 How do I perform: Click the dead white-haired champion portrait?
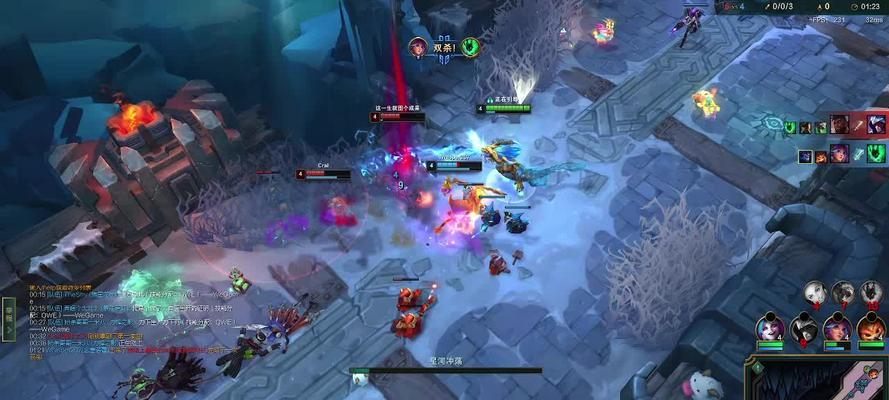816,293
